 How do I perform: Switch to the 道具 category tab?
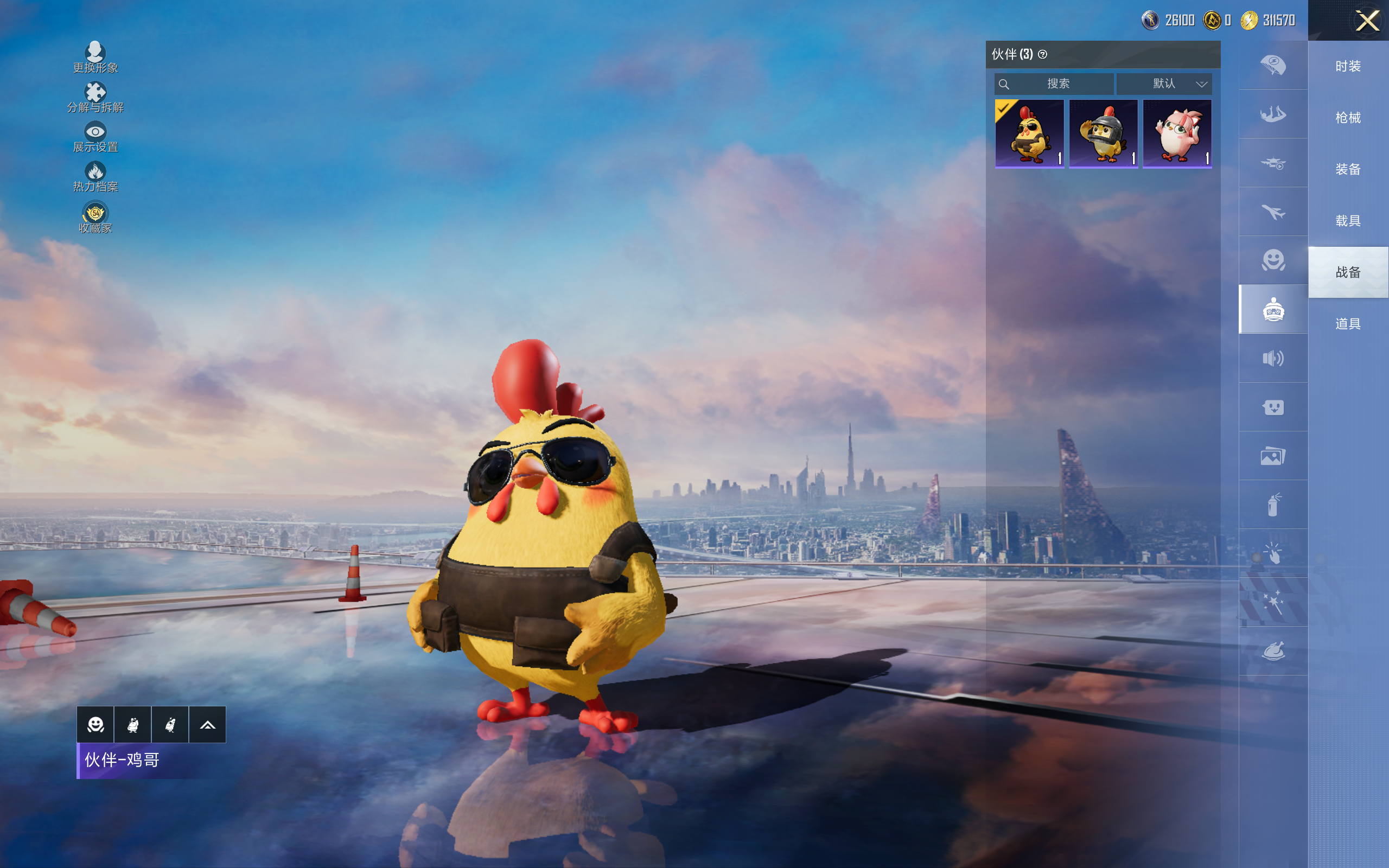pos(1348,324)
